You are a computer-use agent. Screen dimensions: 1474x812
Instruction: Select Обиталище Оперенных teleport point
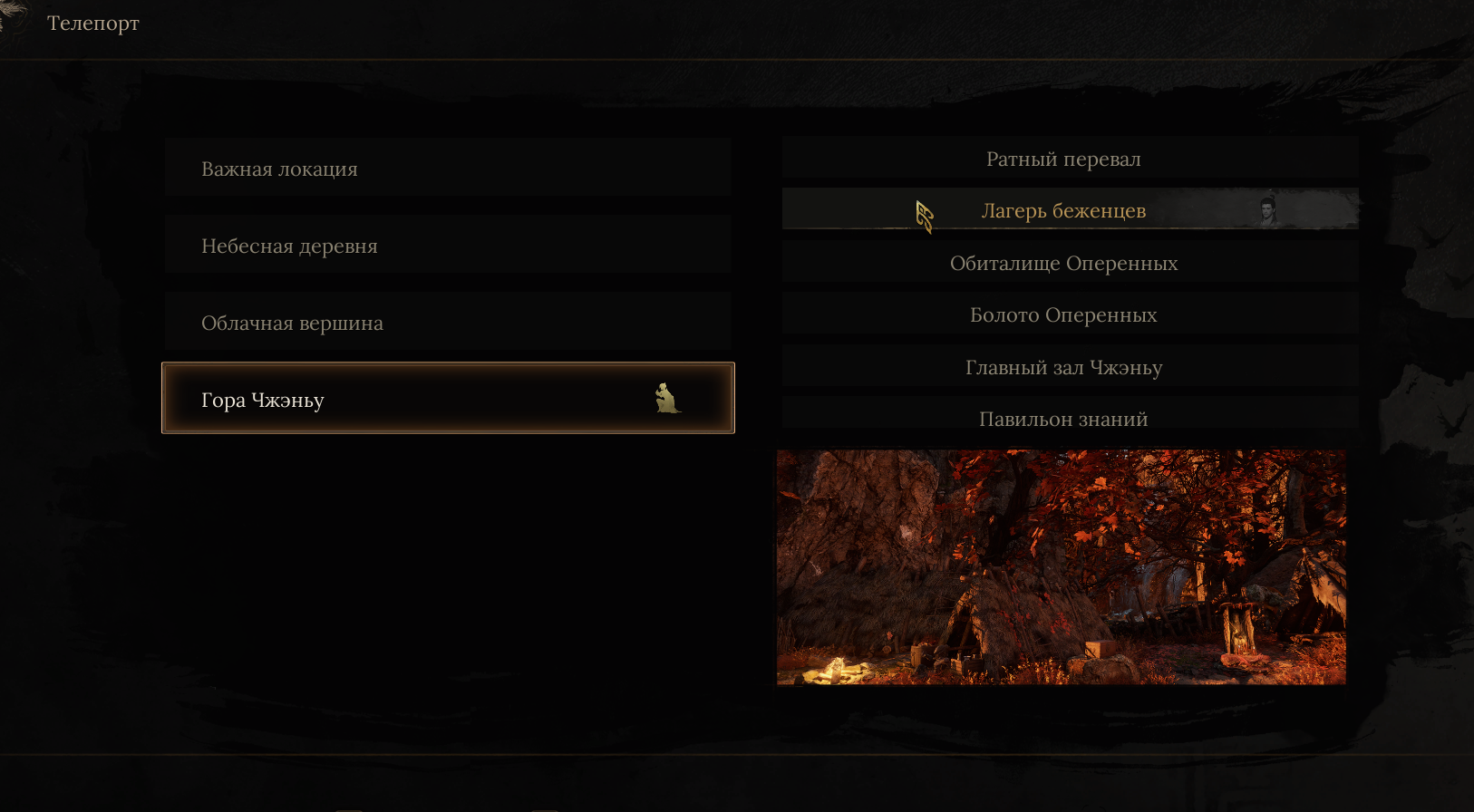[x=1069, y=263]
